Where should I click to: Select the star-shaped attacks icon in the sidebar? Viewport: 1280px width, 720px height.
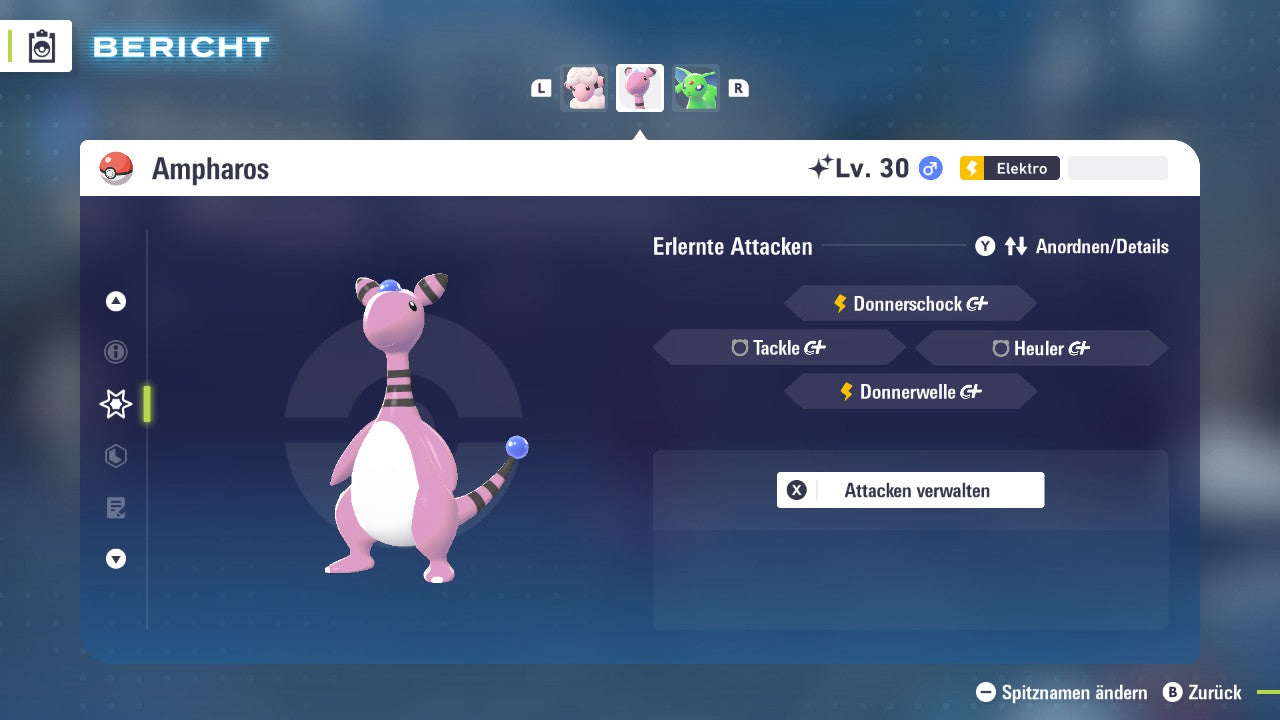[x=115, y=404]
